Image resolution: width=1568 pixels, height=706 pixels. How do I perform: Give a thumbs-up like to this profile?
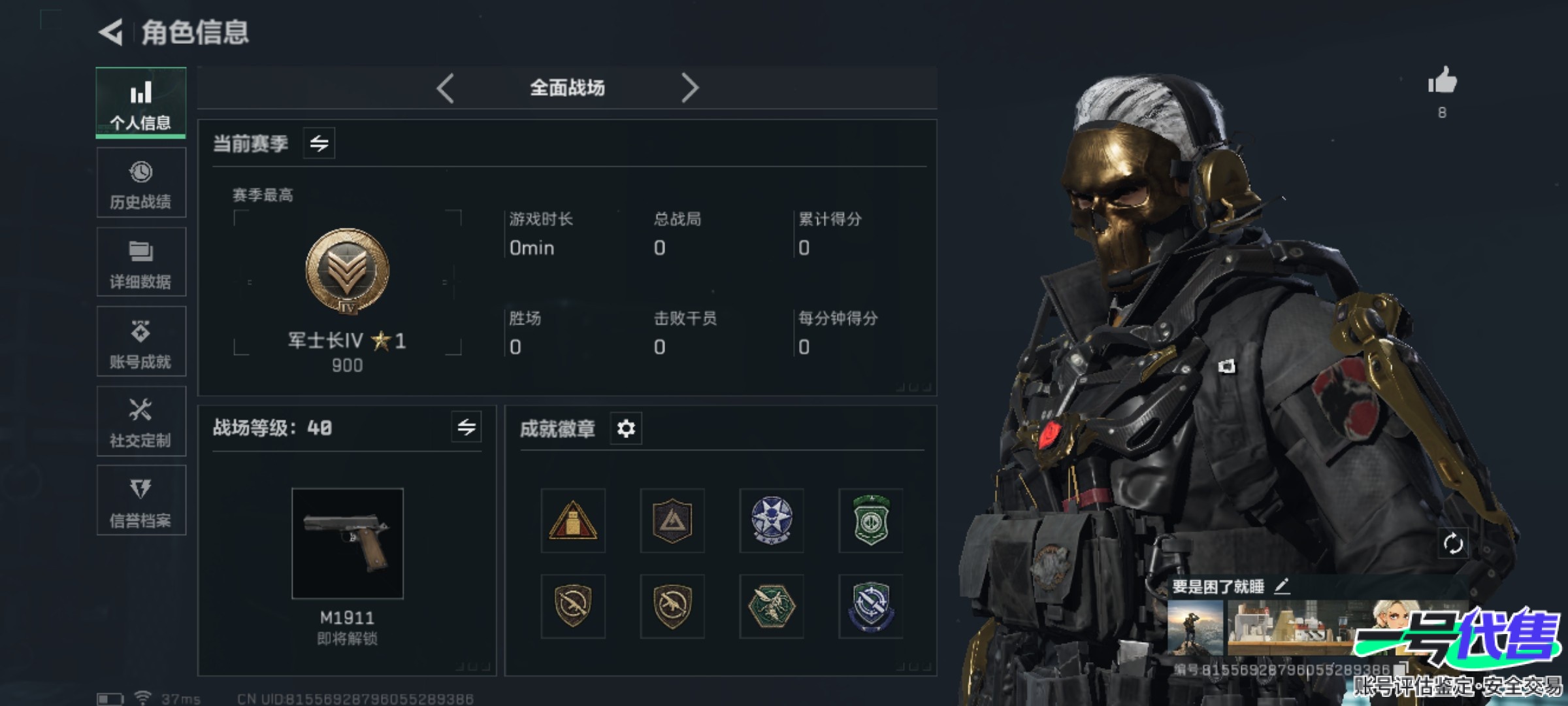pos(1442,82)
